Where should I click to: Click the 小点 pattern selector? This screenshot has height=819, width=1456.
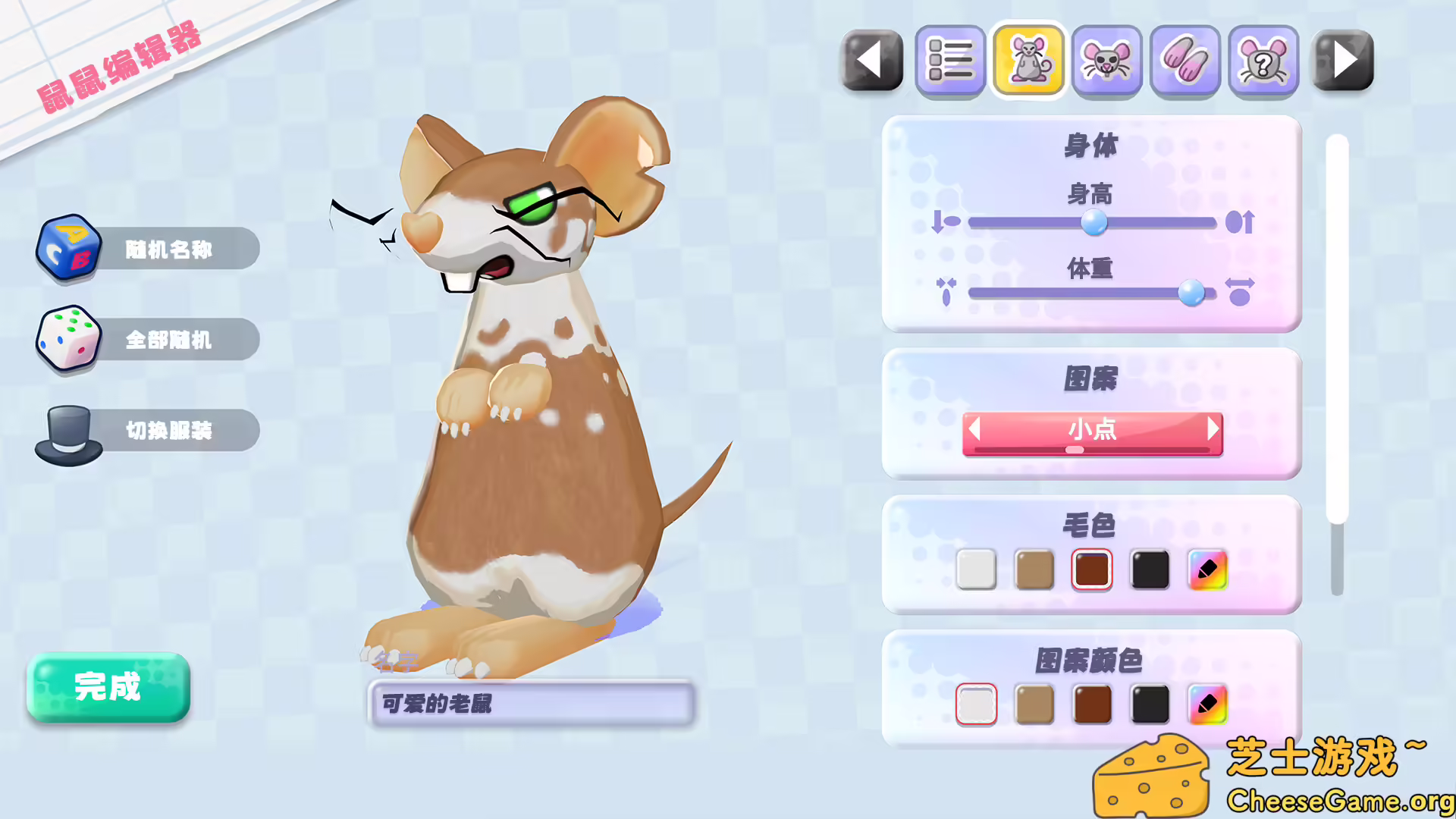[1092, 430]
